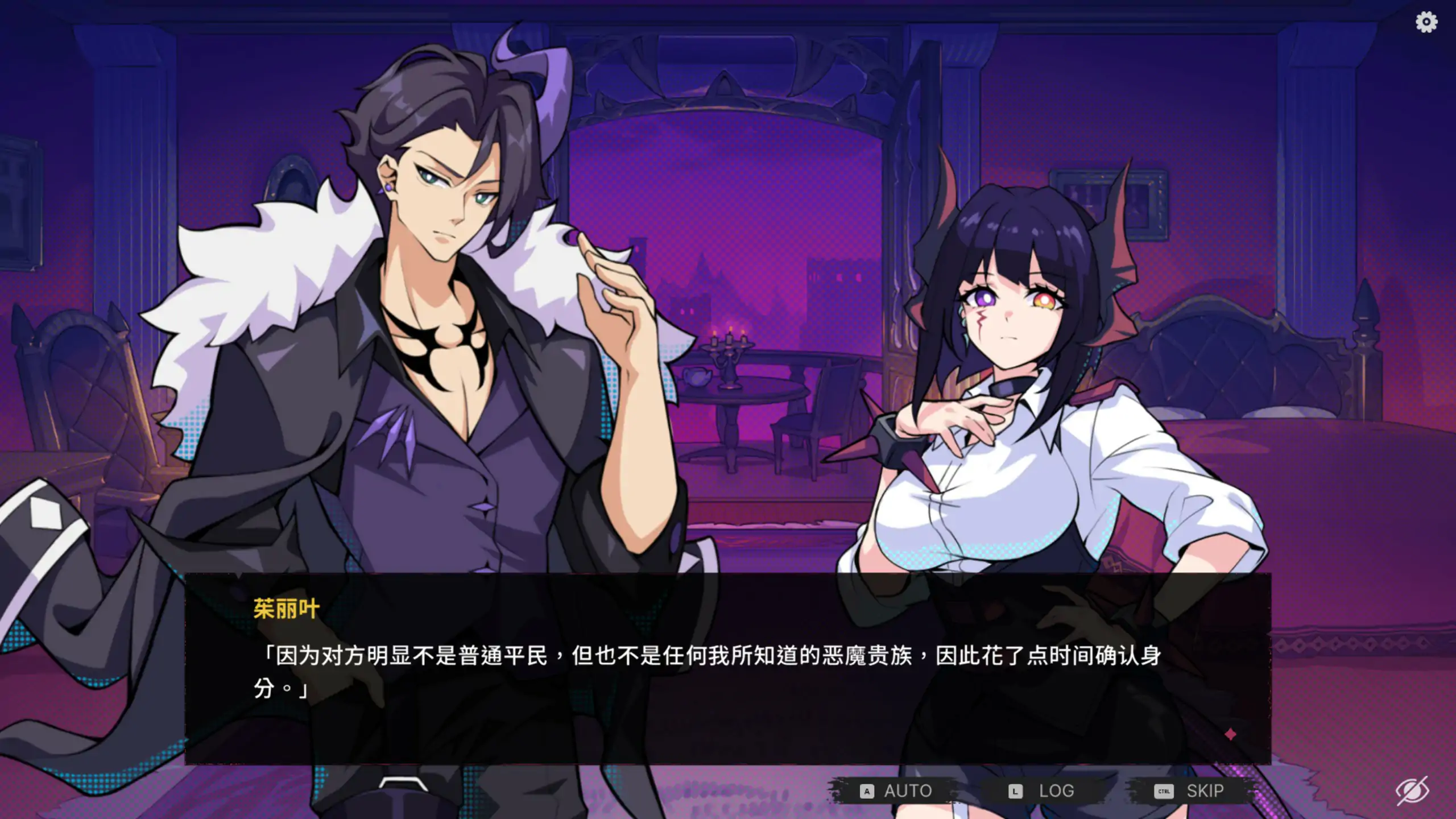Screen dimensions: 1456x819
Task: Click the "A" key badge beside AUTO
Action: [x=866, y=791]
